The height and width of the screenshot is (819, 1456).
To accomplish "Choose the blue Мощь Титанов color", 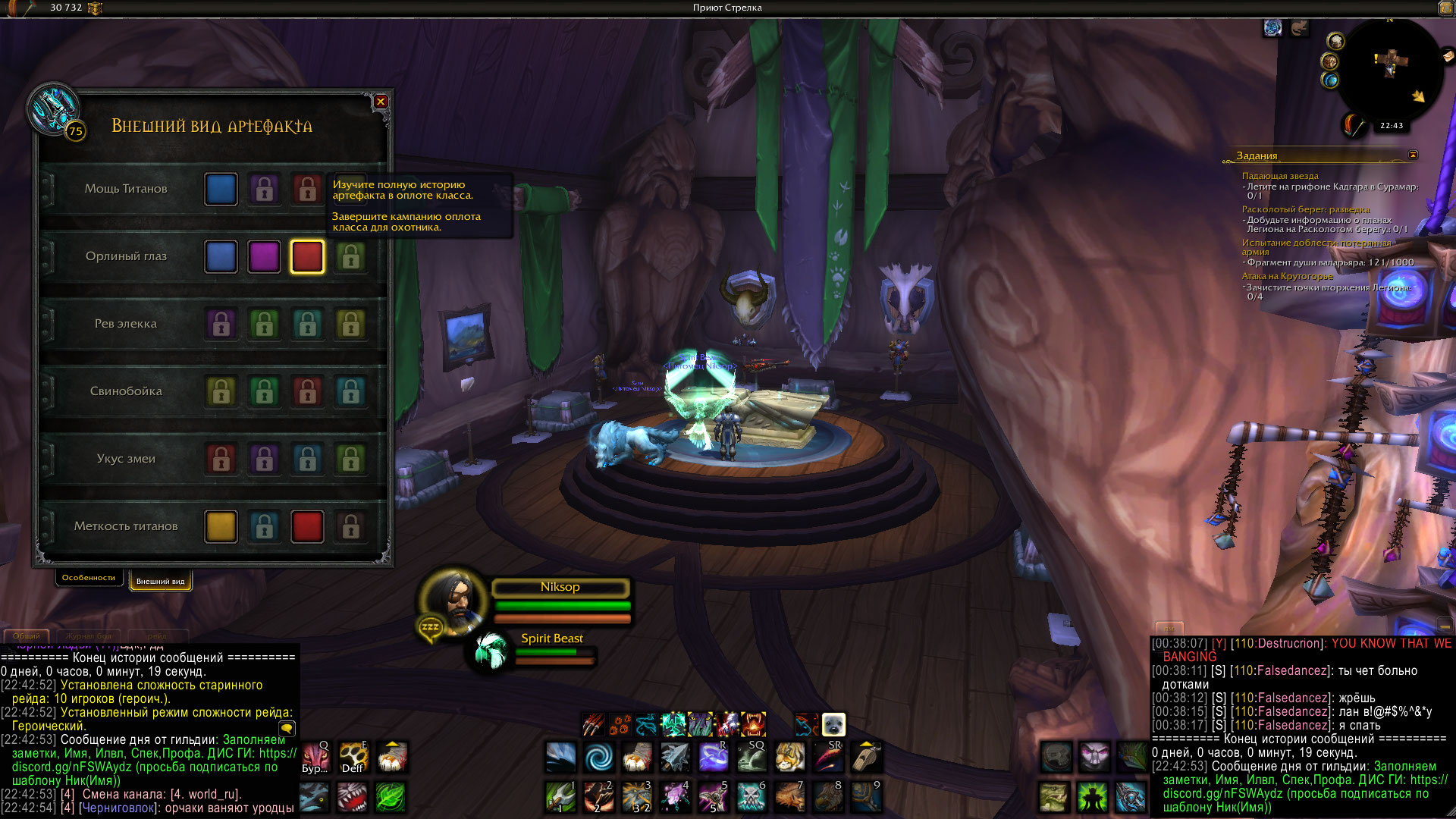I will [x=221, y=190].
